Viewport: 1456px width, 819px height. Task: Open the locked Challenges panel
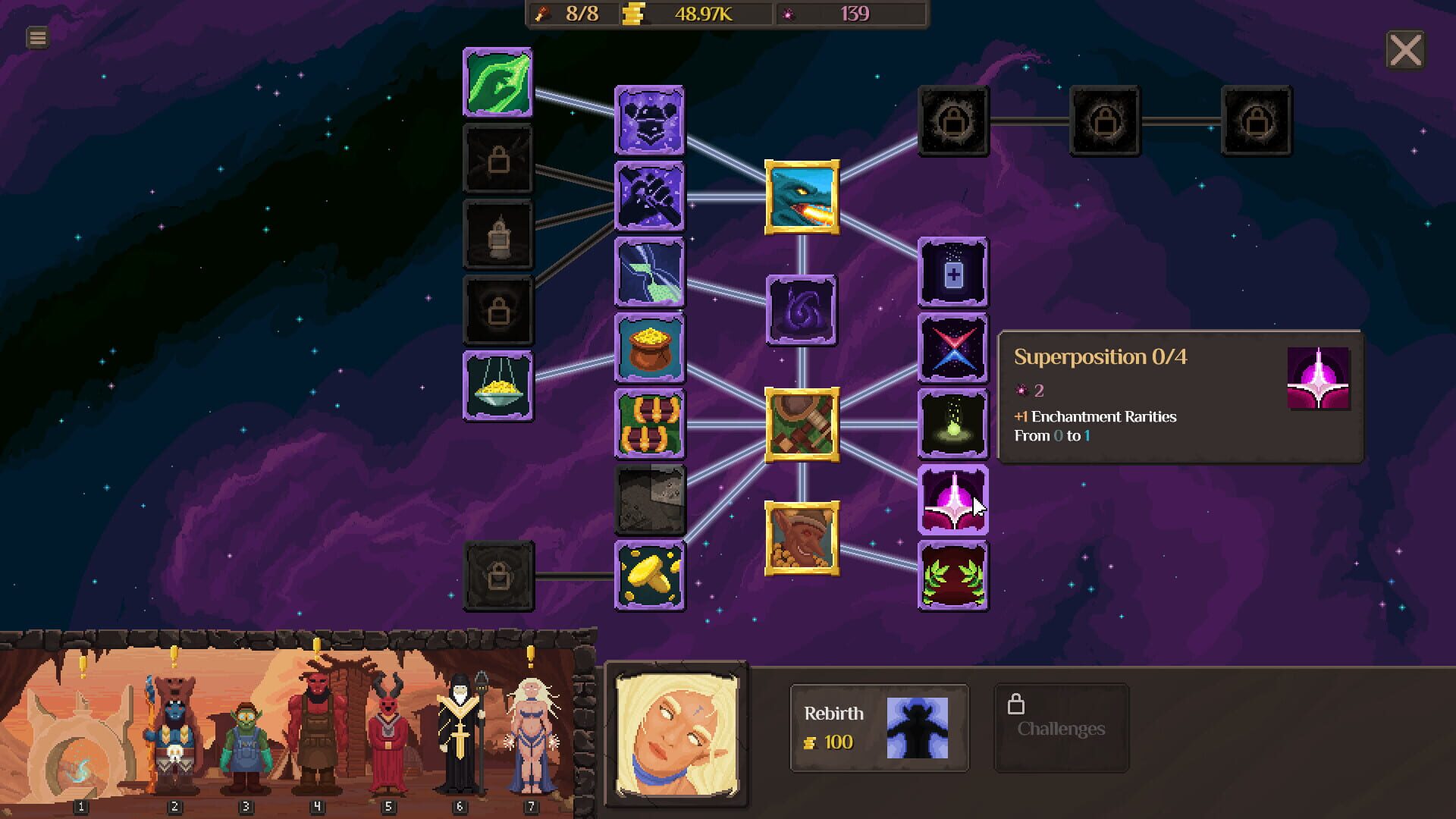click(1061, 728)
